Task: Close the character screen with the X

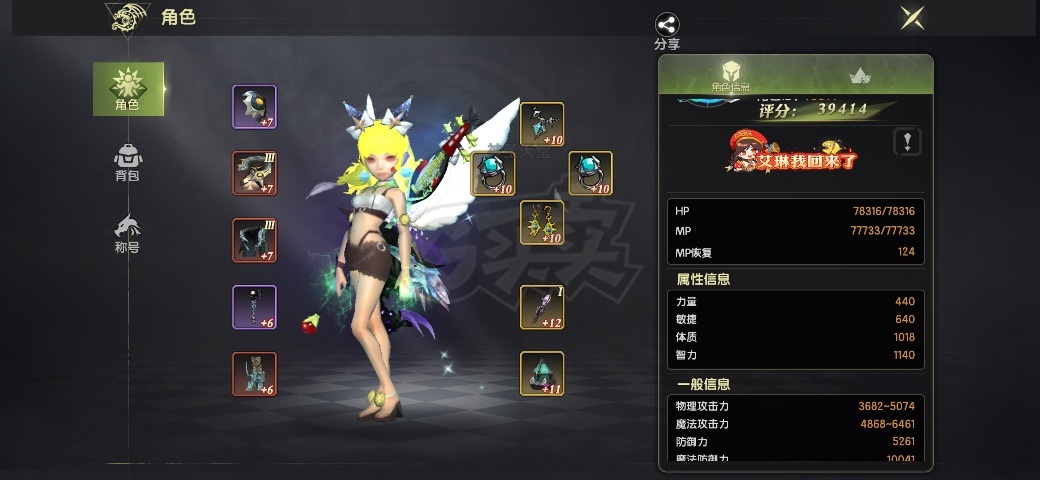Action: coord(911,18)
